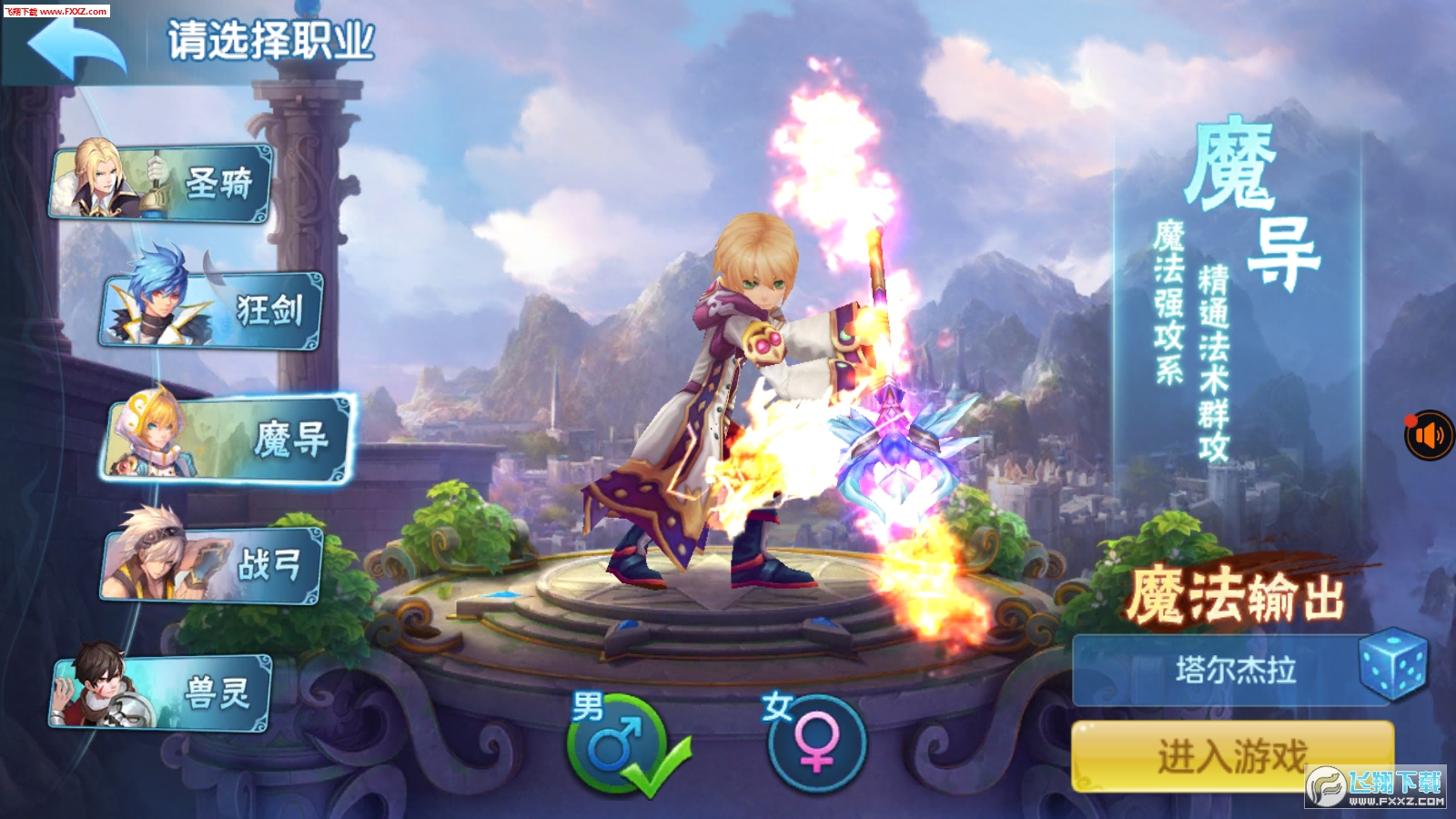Select the 圣骑 class
1456x819 pixels.
click(162, 184)
